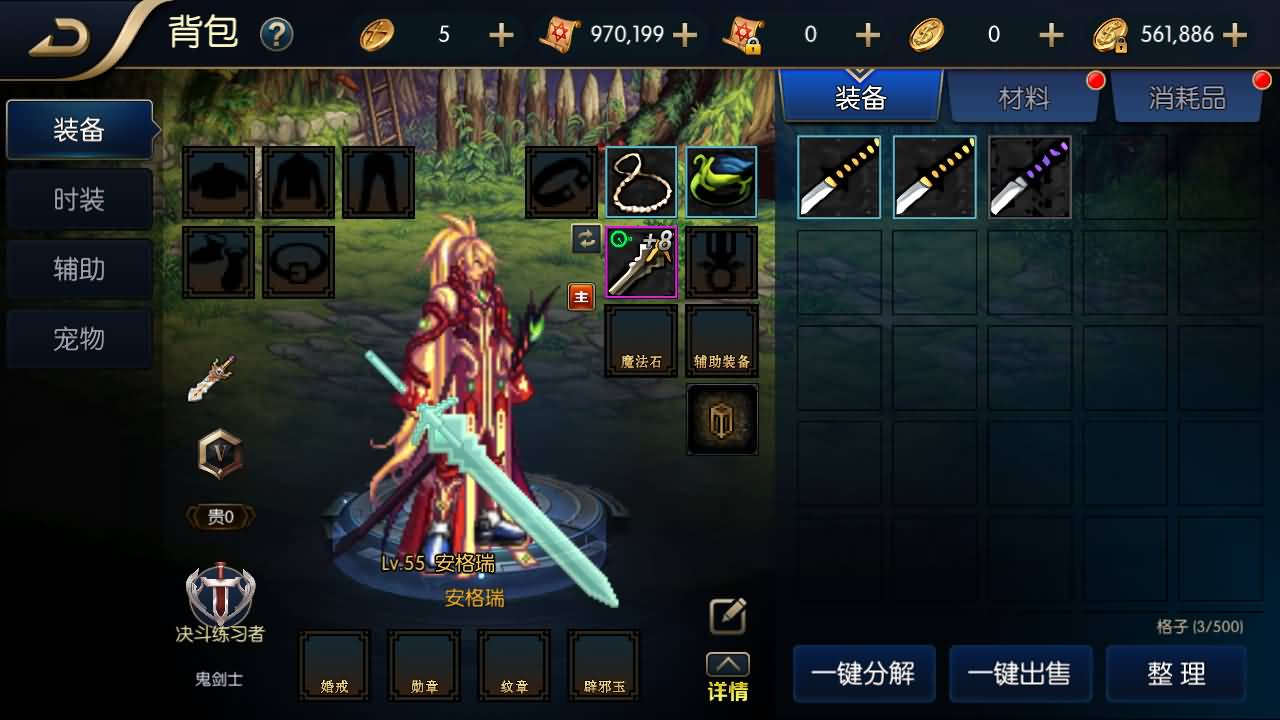Select the equipped necklace item

pyautogui.click(x=641, y=182)
